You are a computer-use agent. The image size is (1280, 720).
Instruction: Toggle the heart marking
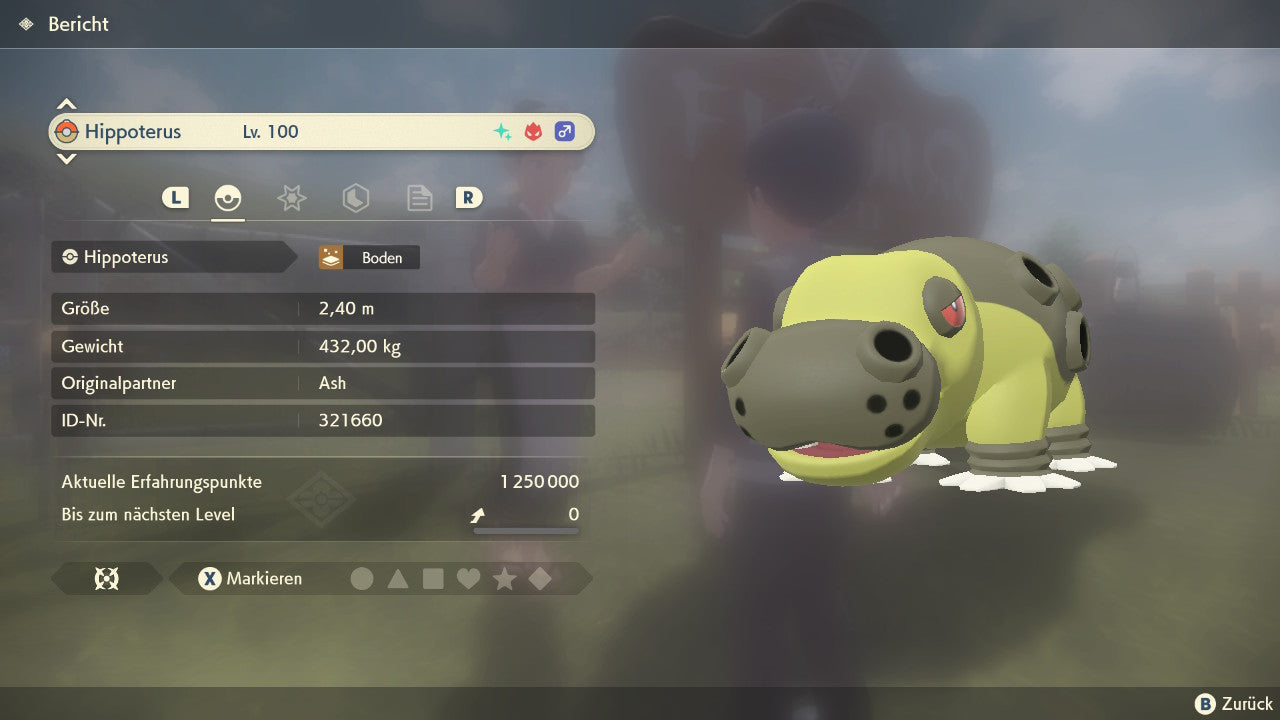(x=468, y=579)
